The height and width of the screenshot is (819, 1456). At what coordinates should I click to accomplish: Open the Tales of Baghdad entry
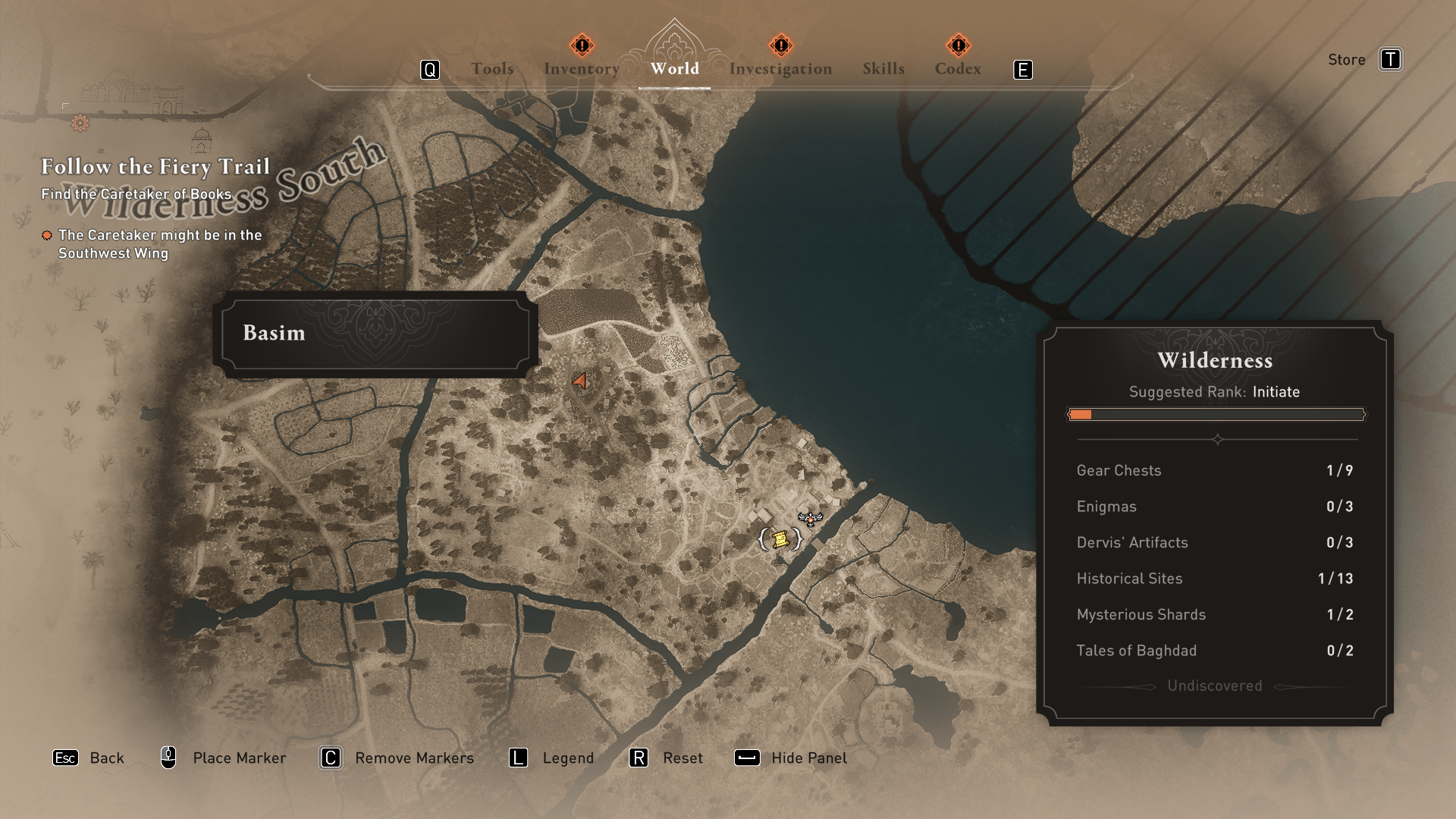[1137, 651]
